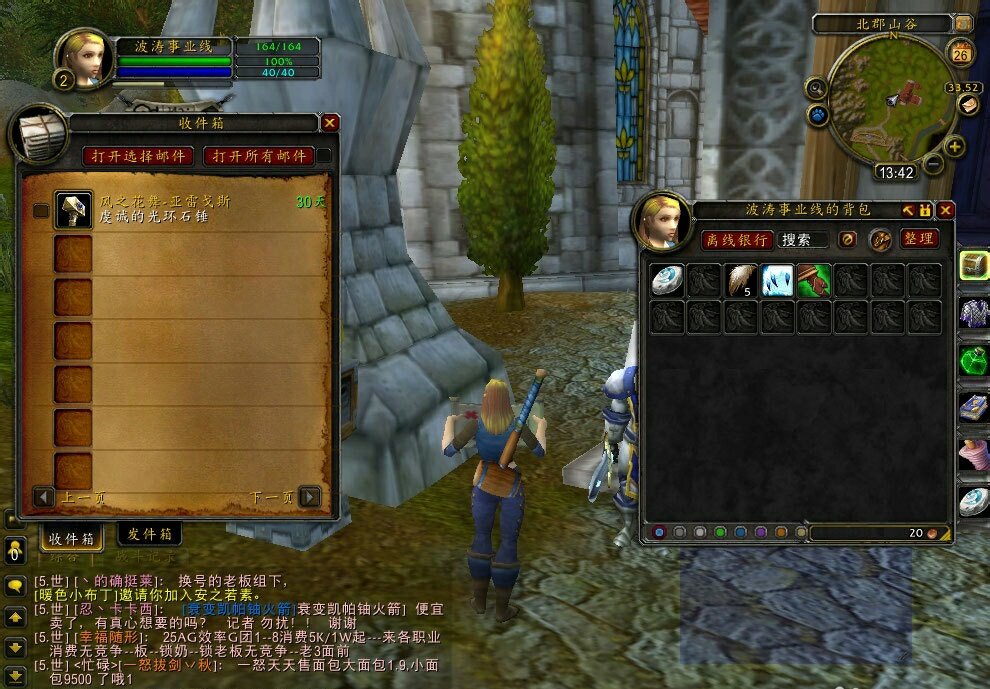Select the green-background brown boot item
This screenshot has width=990, height=689.
[x=814, y=280]
